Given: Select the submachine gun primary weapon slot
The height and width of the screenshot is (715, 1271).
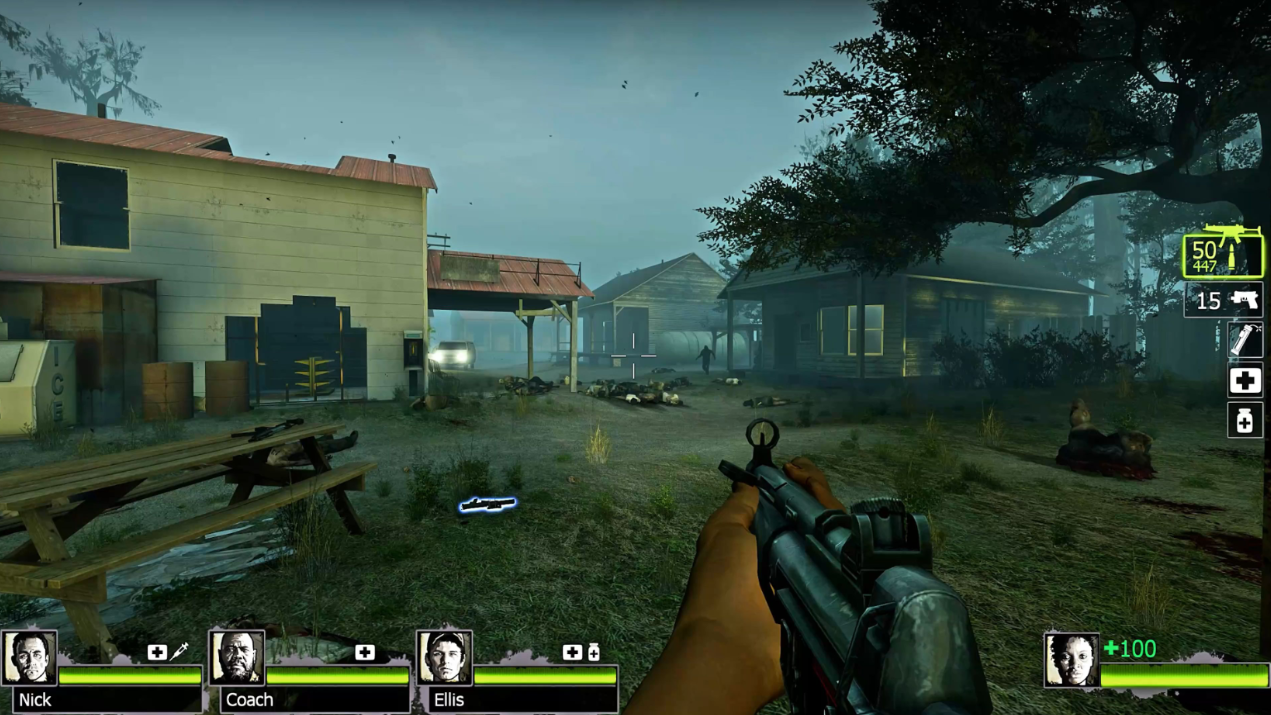Looking at the screenshot, I should [1223, 253].
